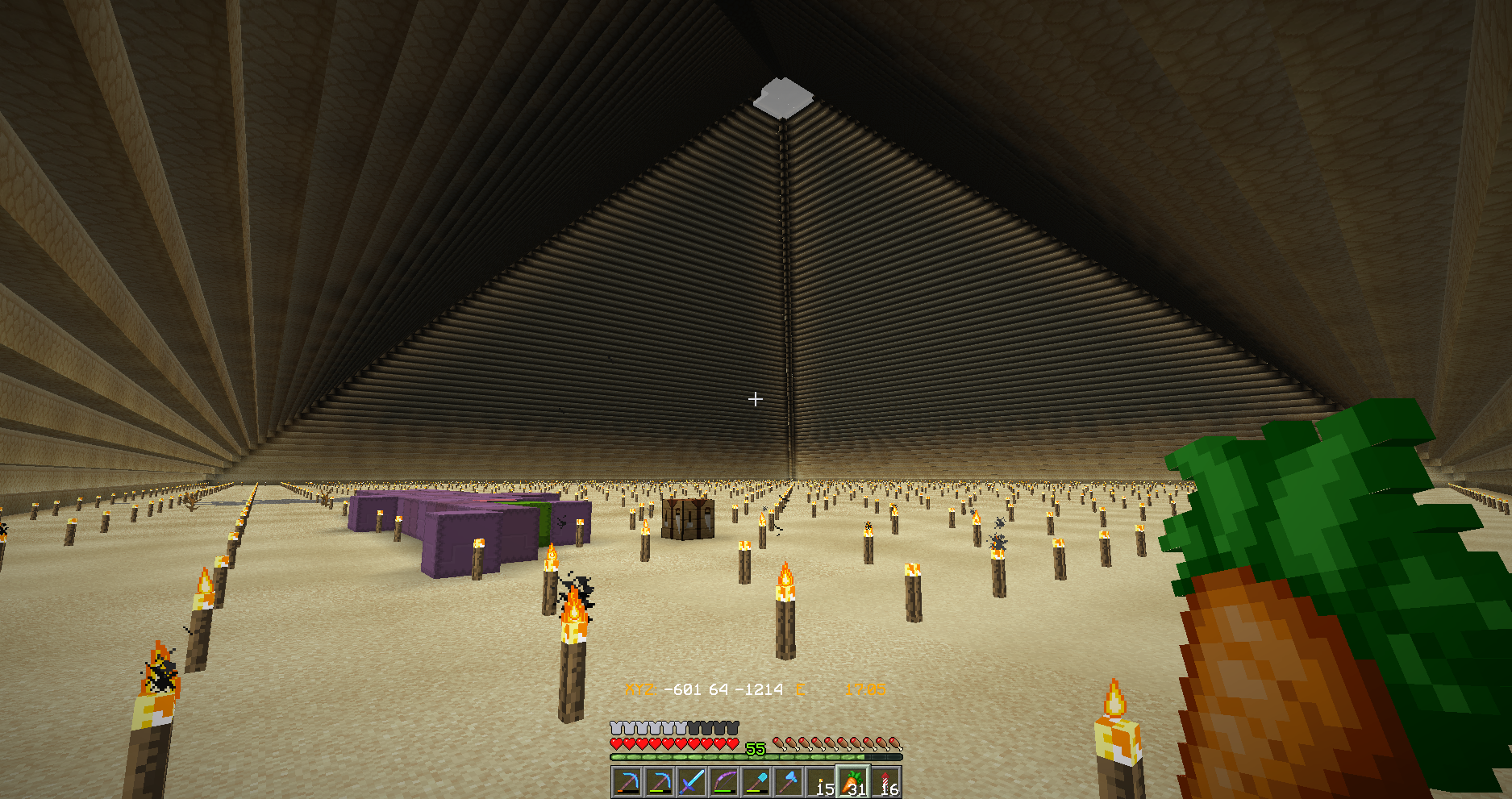The image size is (1512, 799).
Task: Click the carrot stack of 31
Action: (853, 782)
